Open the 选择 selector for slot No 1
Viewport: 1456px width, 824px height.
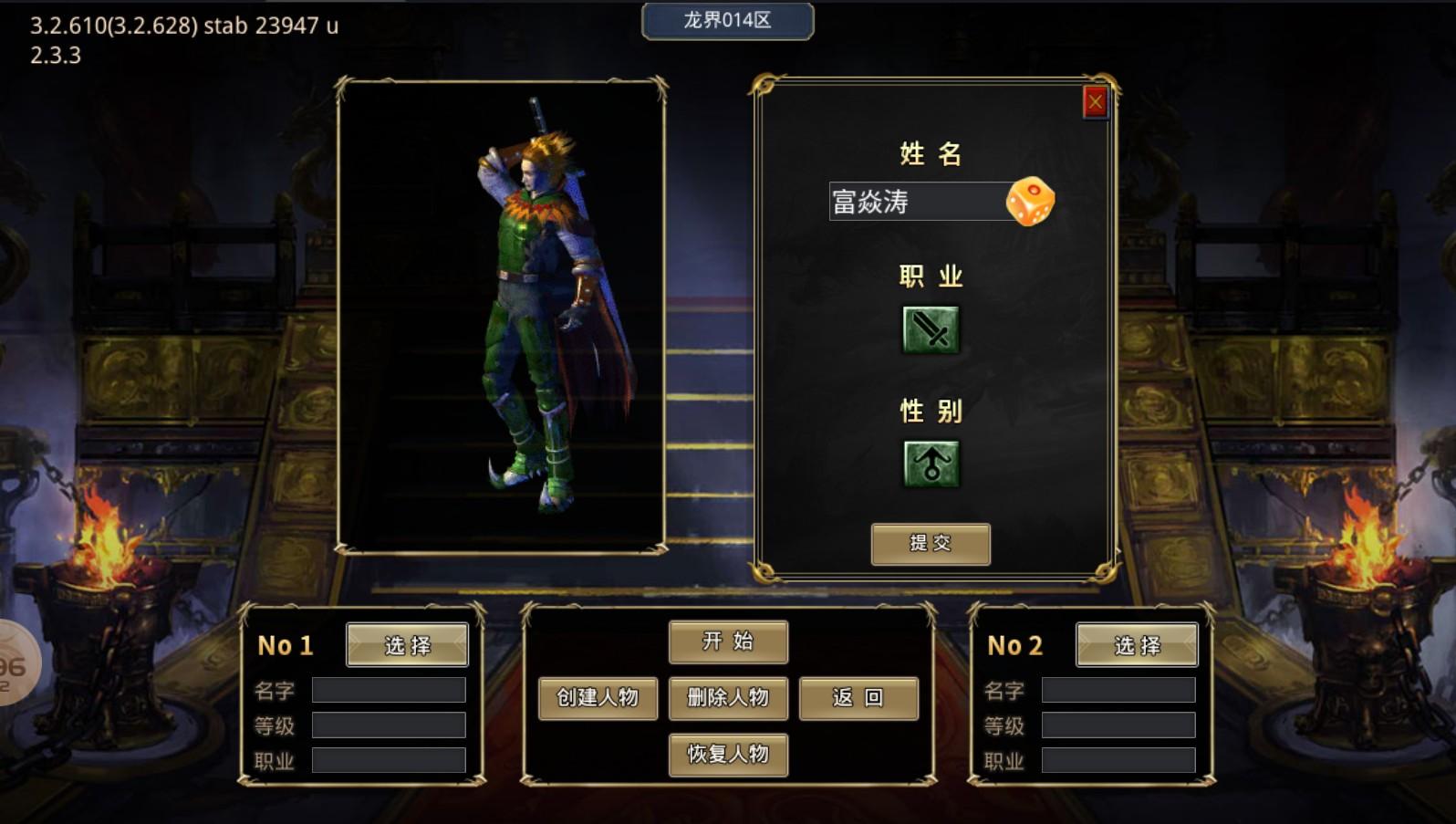tap(407, 644)
